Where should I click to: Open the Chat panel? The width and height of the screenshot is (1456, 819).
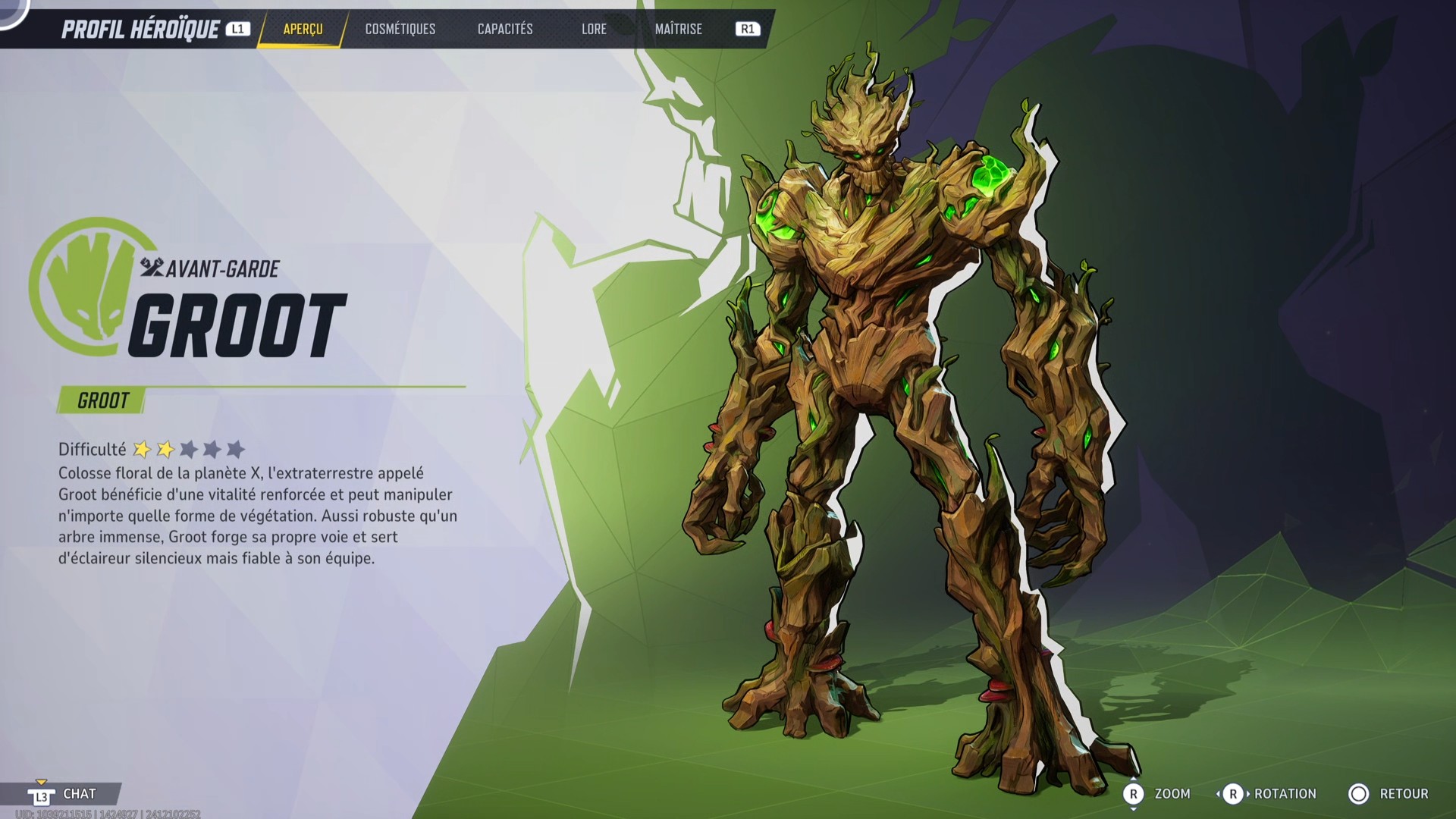tap(80, 794)
